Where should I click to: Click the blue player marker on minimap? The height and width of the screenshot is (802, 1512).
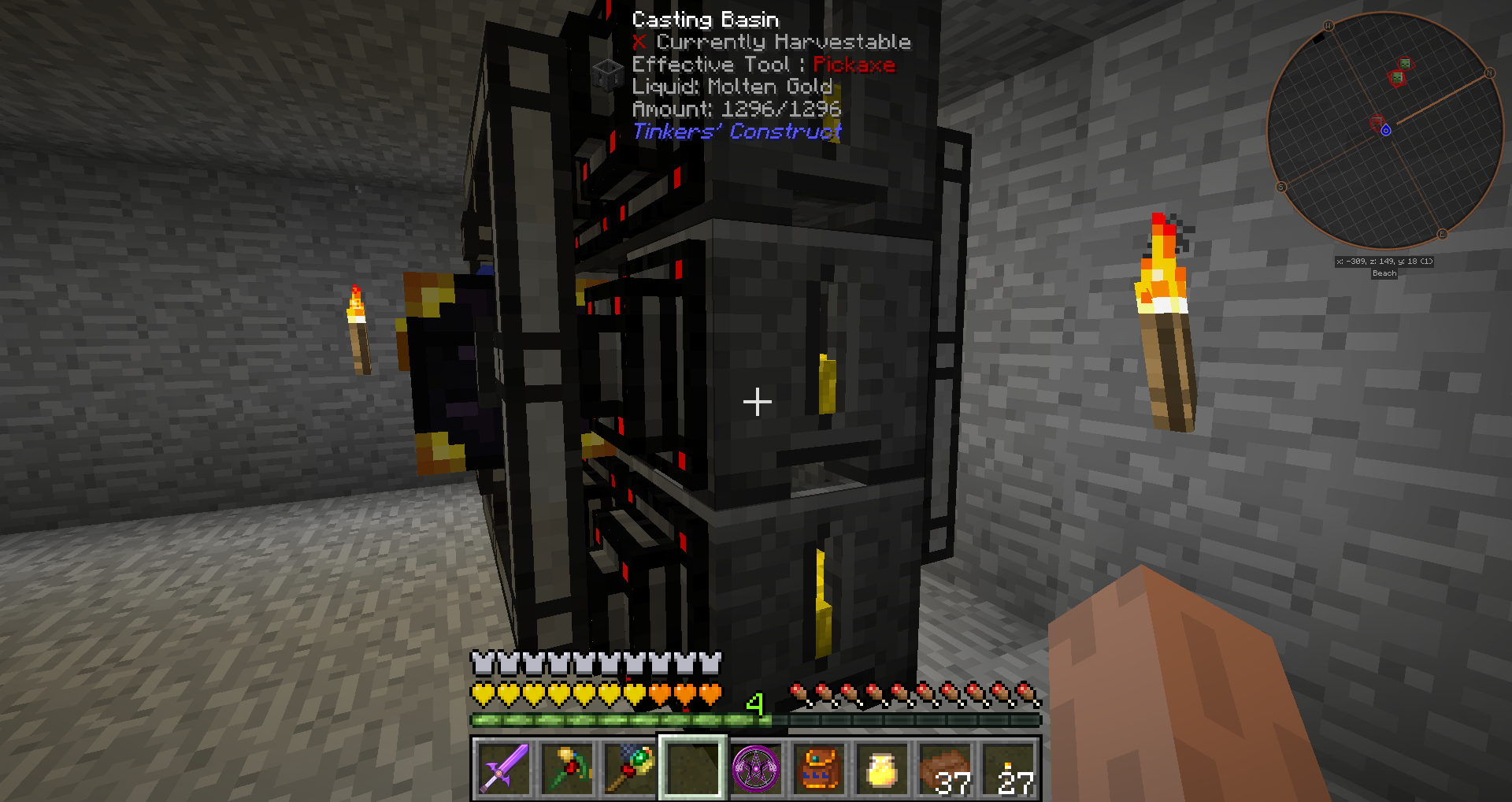1386,130
